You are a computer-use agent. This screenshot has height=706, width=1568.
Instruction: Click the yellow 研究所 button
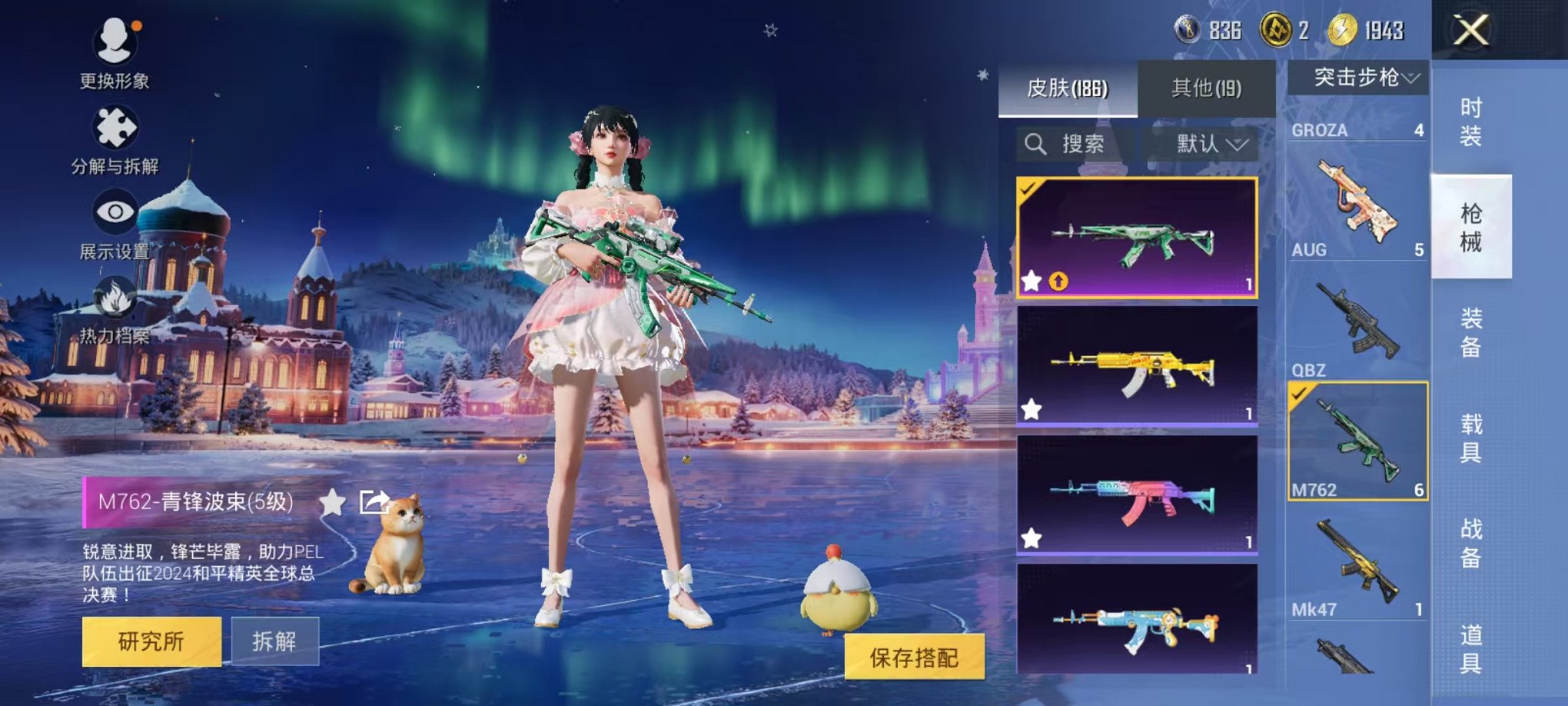(x=151, y=641)
